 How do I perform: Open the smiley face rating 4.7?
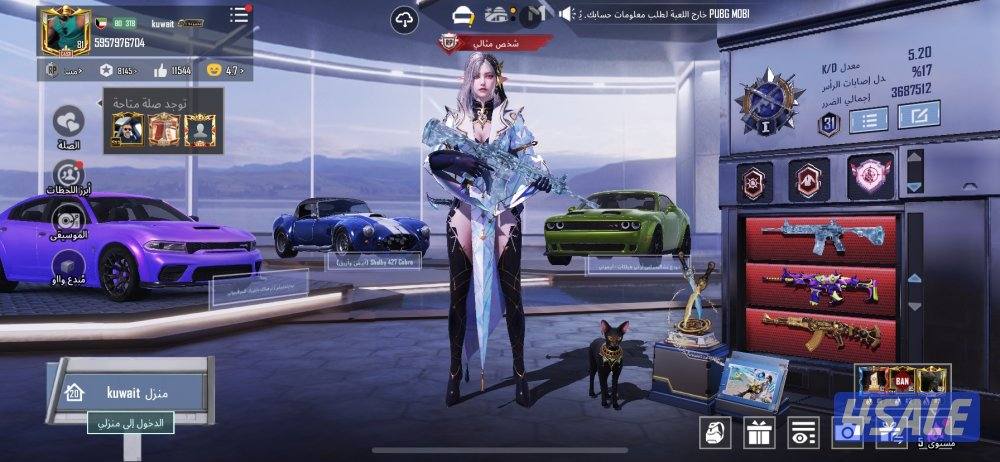pyautogui.click(x=225, y=70)
